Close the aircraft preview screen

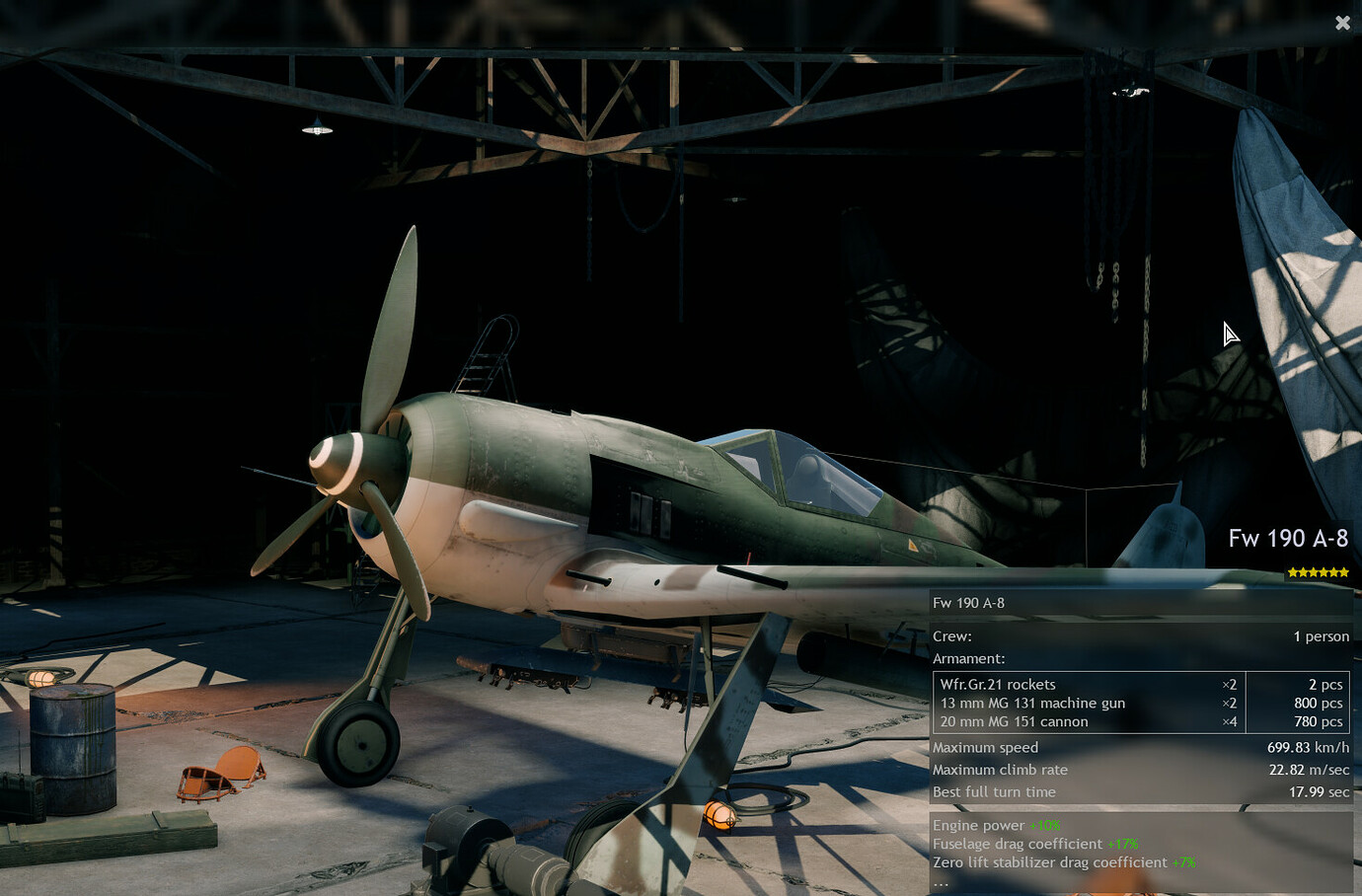pos(1342,23)
